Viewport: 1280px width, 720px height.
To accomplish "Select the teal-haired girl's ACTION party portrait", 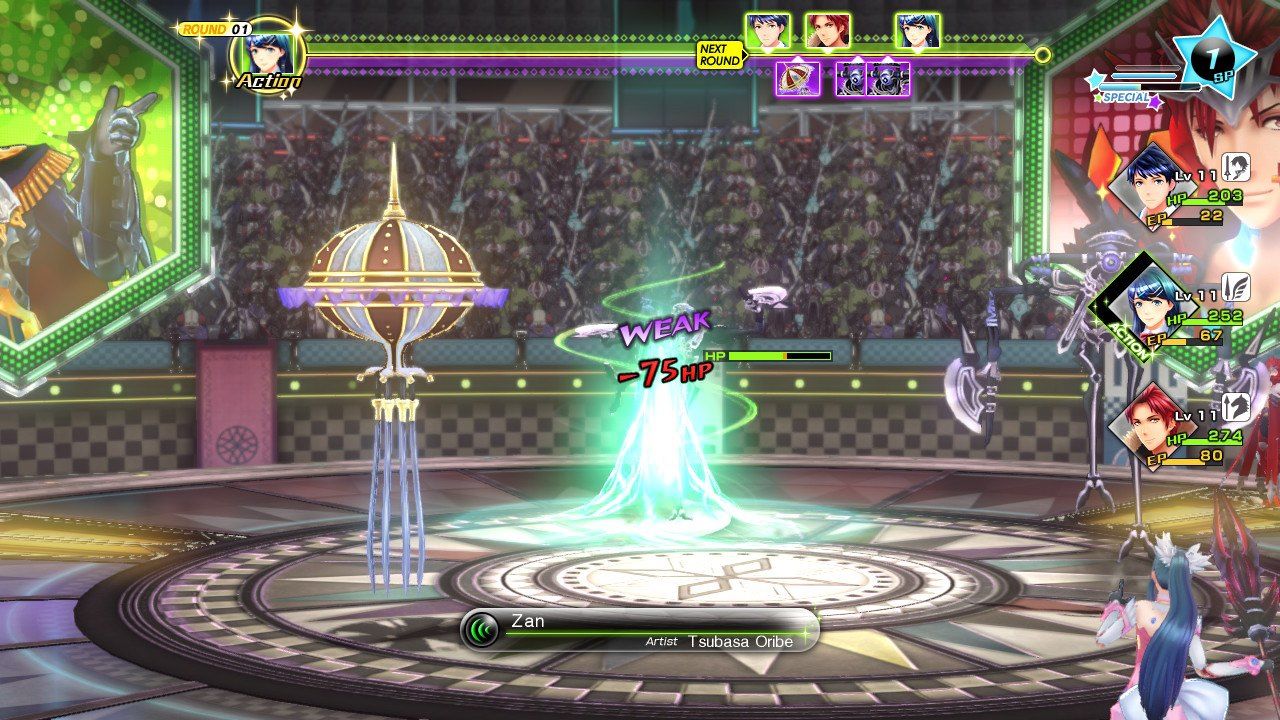I will 1145,303.
